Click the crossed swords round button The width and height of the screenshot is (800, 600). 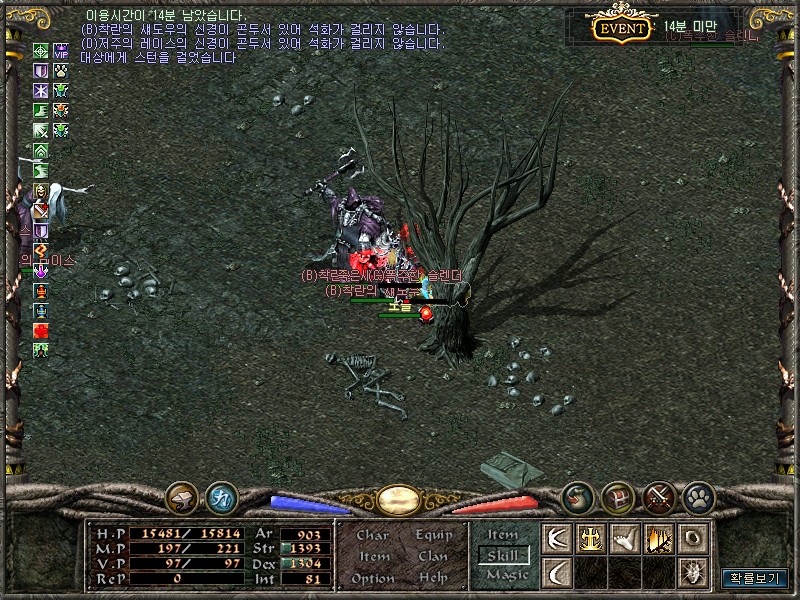click(x=659, y=497)
